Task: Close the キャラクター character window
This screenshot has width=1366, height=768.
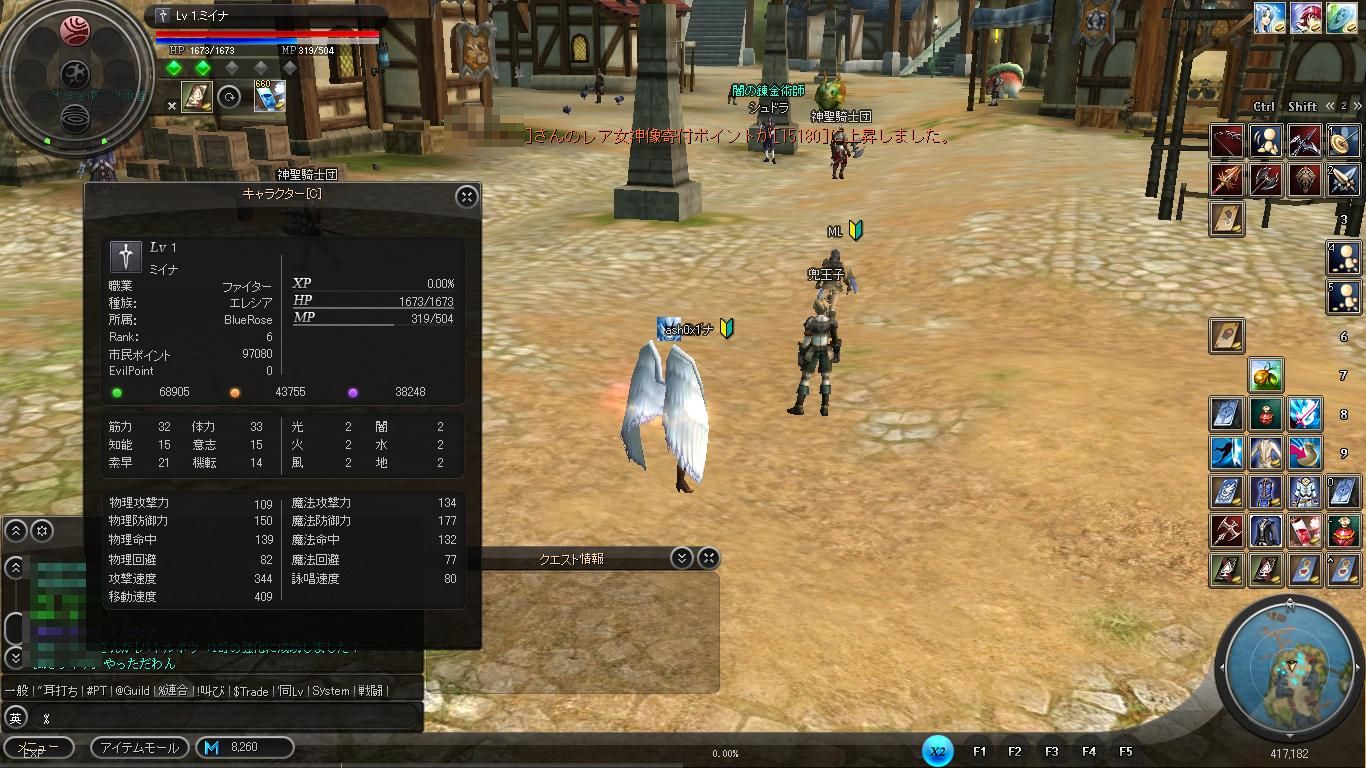Action: click(x=467, y=196)
